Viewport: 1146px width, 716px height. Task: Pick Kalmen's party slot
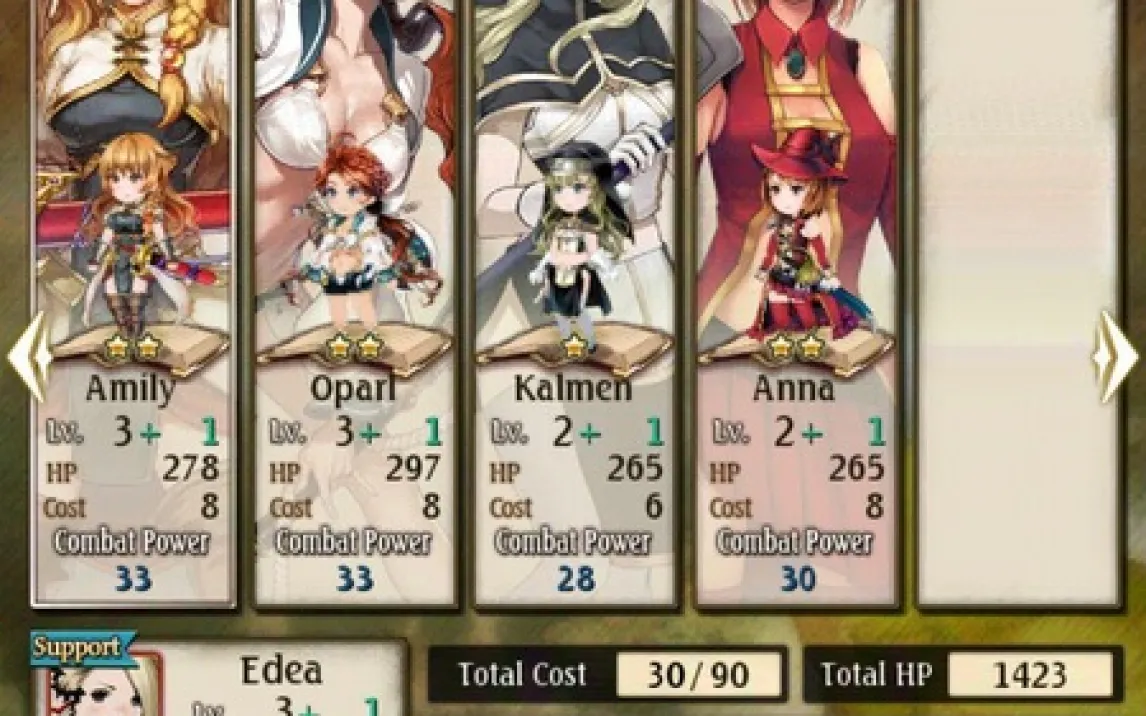[x=577, y=300]
